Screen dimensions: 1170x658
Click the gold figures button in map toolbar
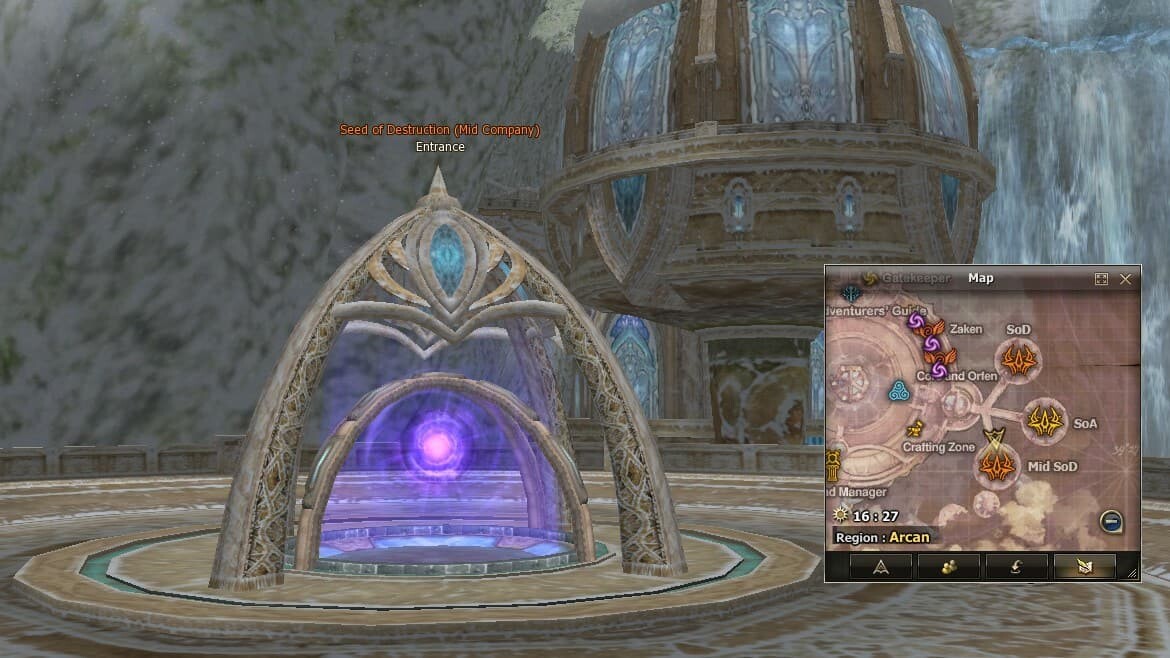pos(948,566)
